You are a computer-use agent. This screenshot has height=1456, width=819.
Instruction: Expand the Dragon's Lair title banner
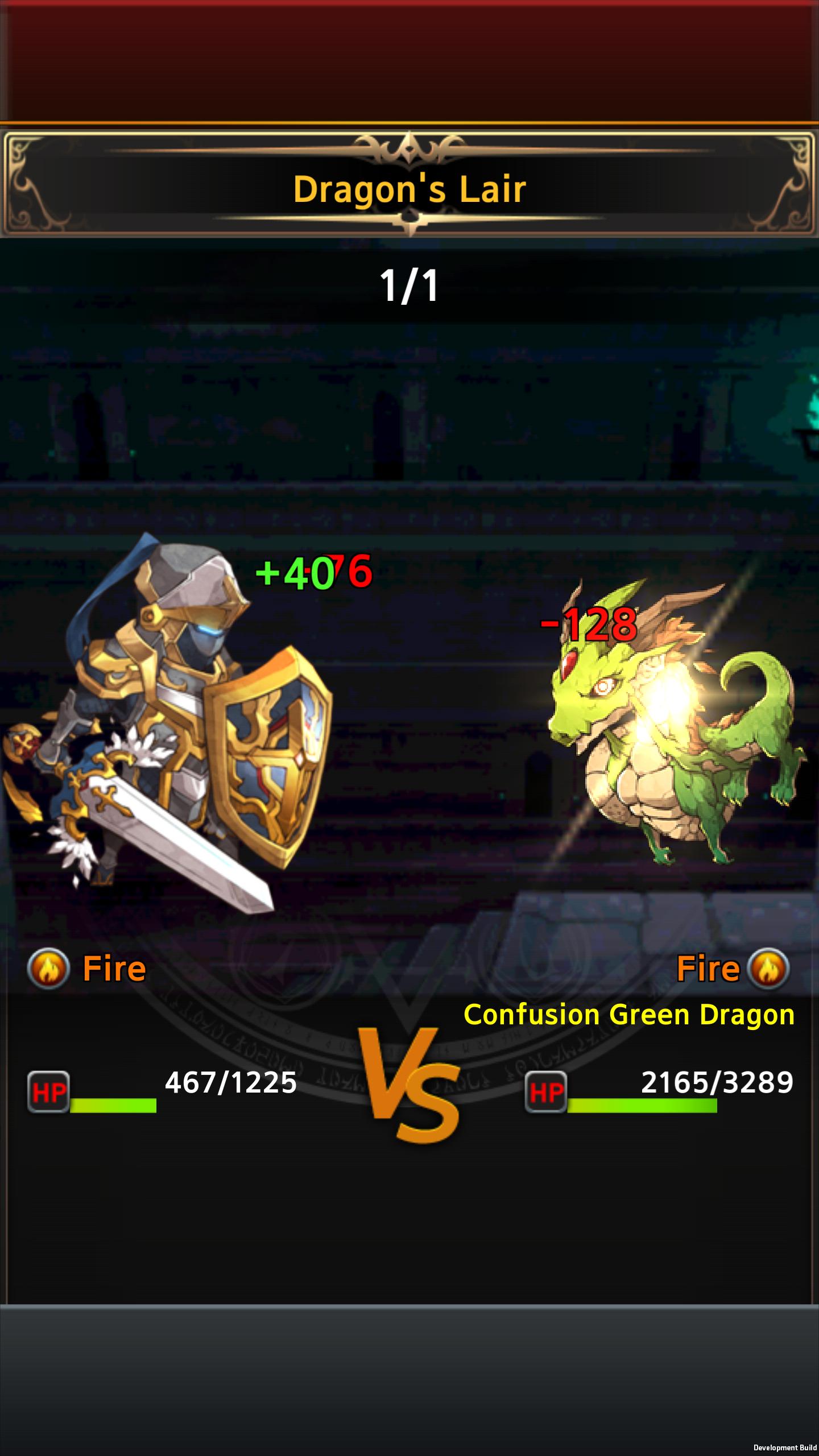409,189
